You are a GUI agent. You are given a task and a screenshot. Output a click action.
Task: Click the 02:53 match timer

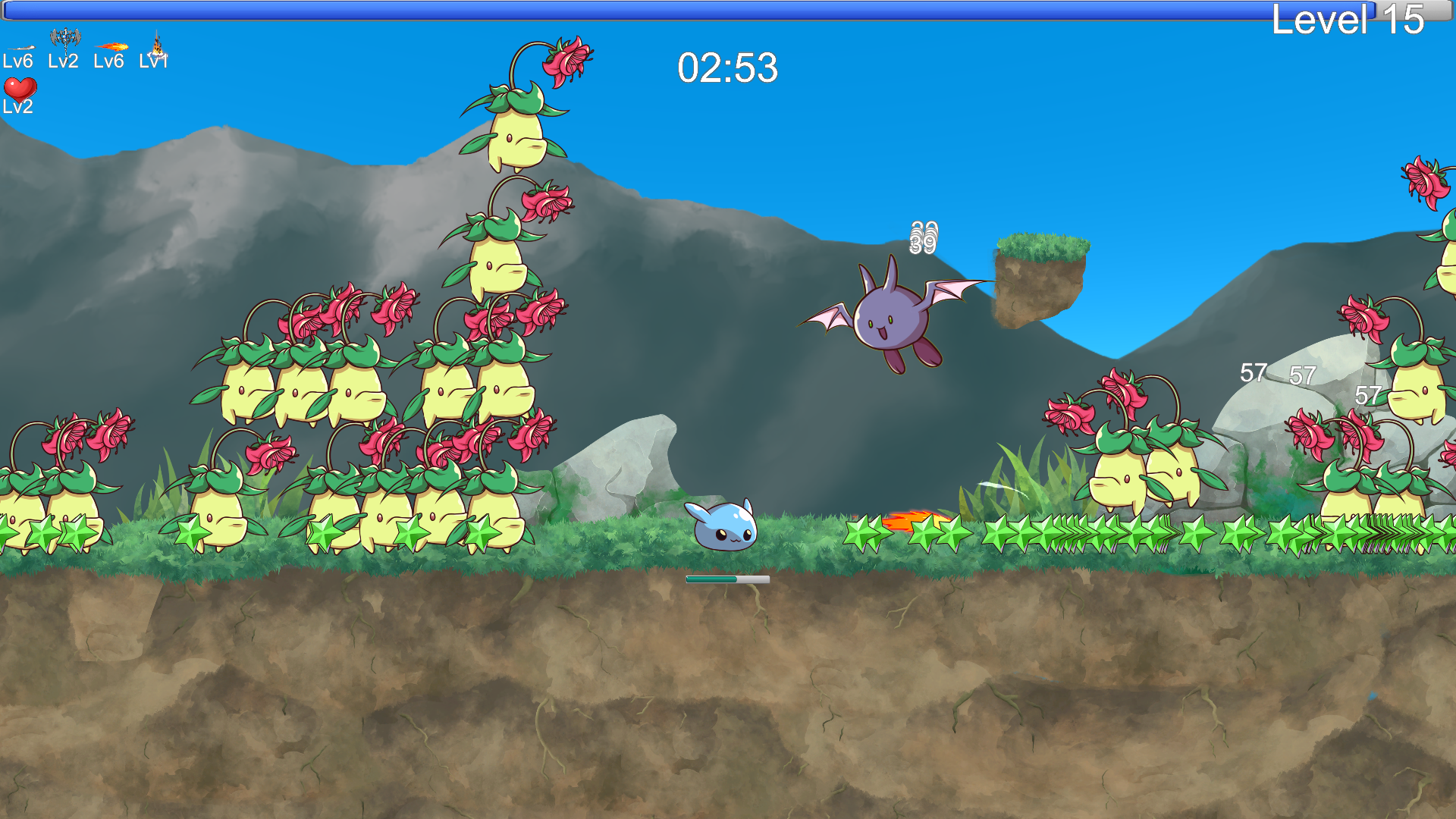tap(726, 69)
